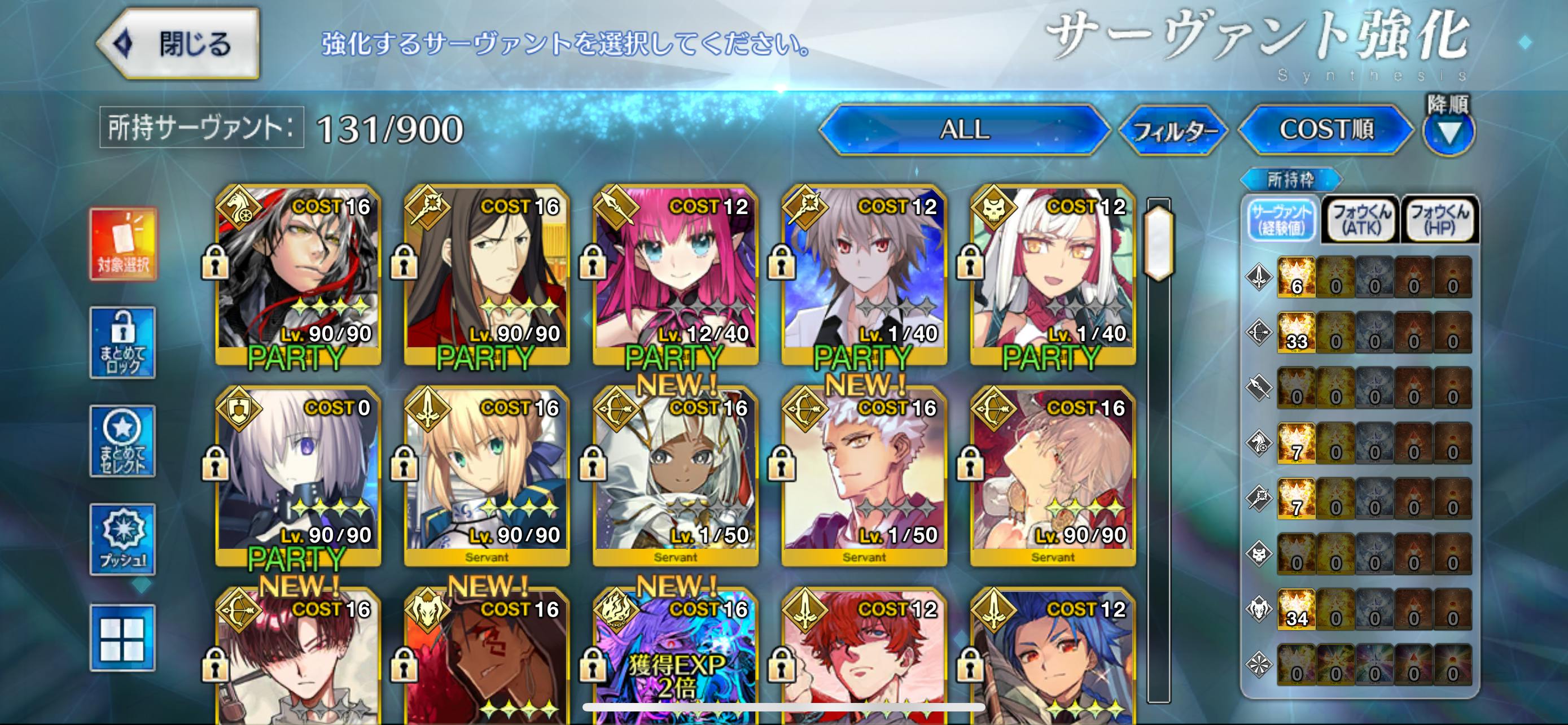The height and width of the screenshot is (725, 1568).
Task: Select the Mash shielder cost 0 servant
Action: 298,475
